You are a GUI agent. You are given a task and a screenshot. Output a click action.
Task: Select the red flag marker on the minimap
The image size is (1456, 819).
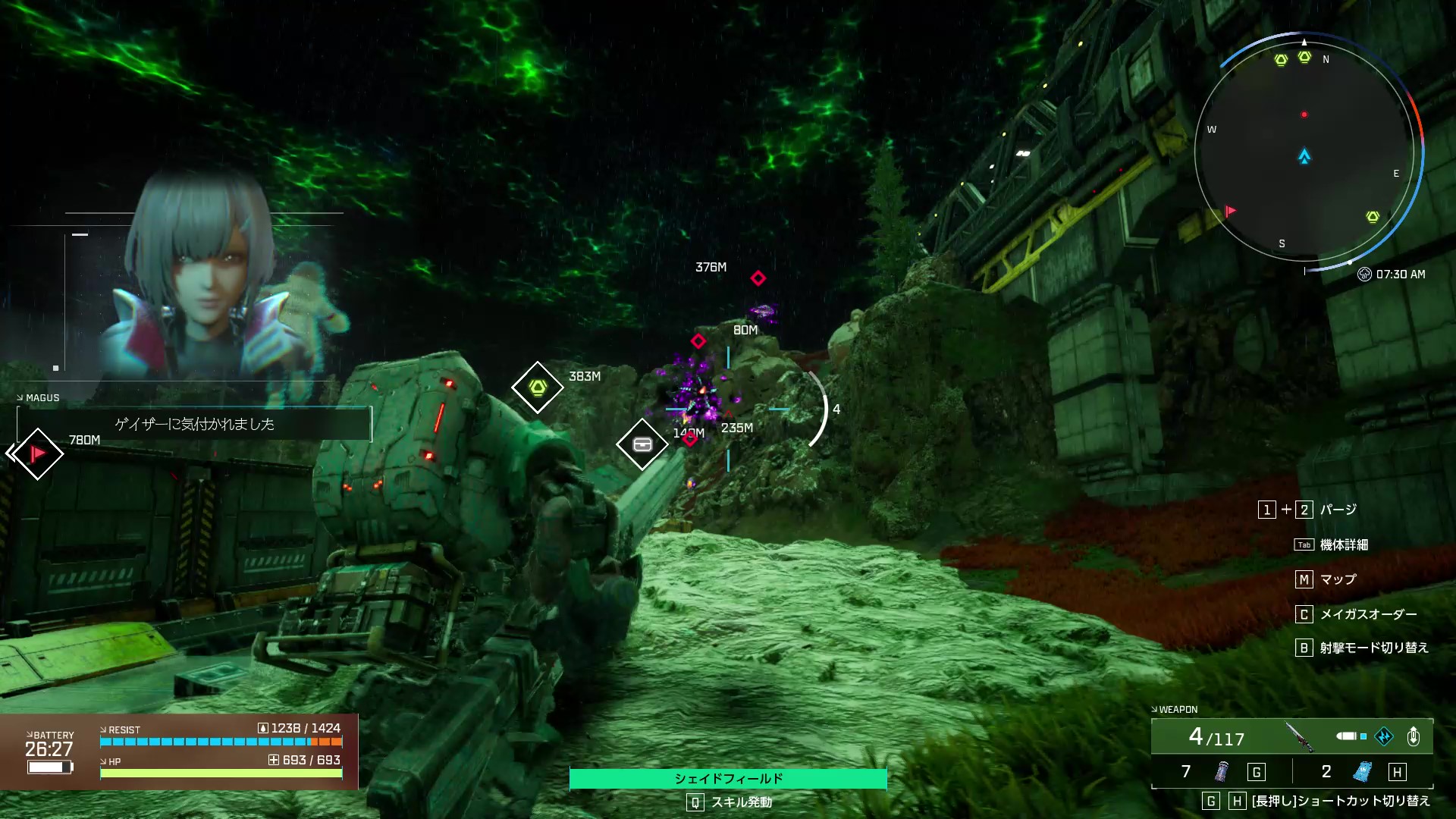tap(1230, 211)
